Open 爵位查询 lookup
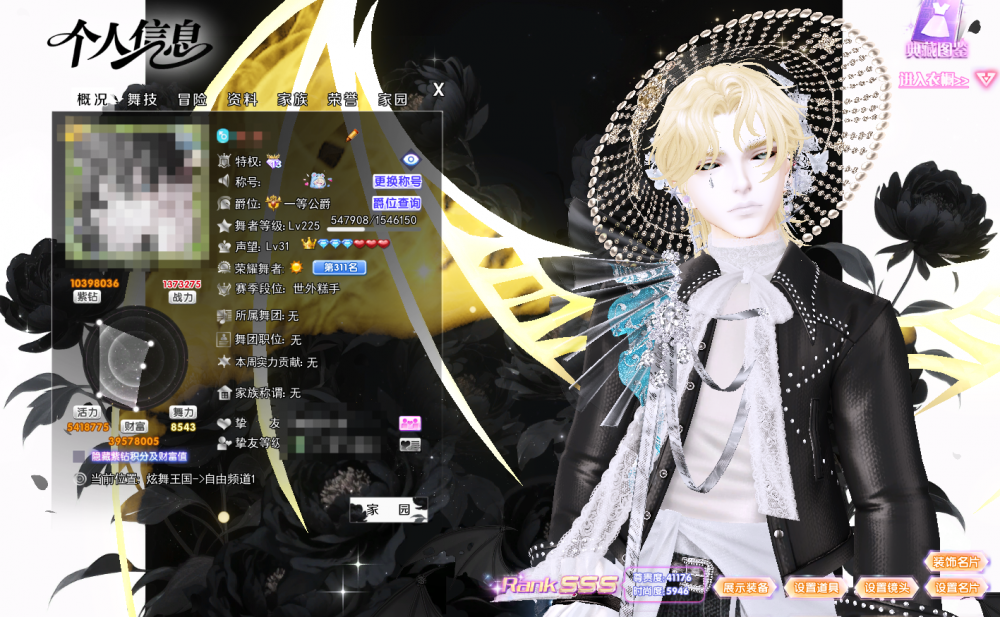1000x617 pixels. point(397,203)
